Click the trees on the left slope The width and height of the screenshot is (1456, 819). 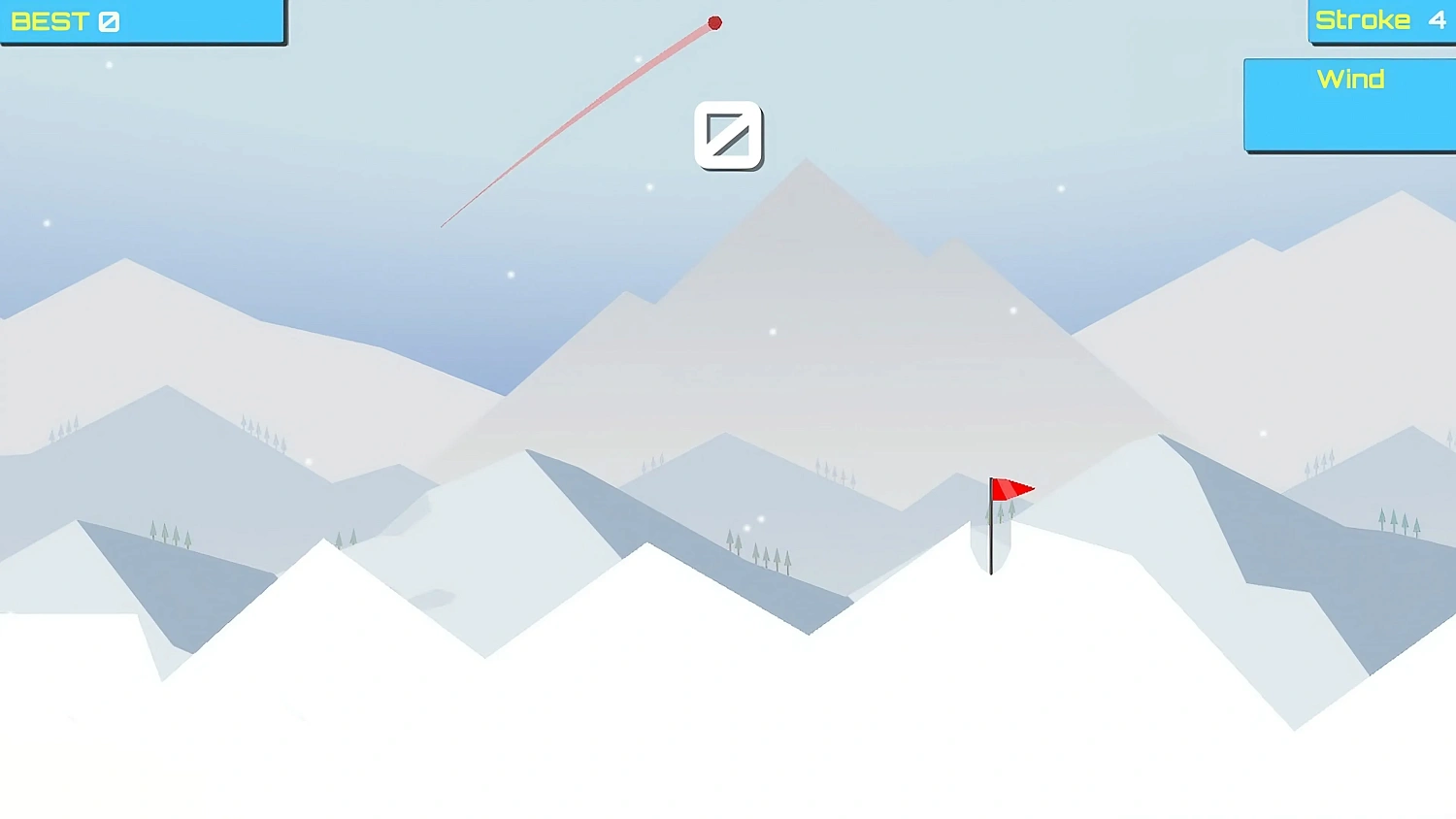tap(170, 532)
